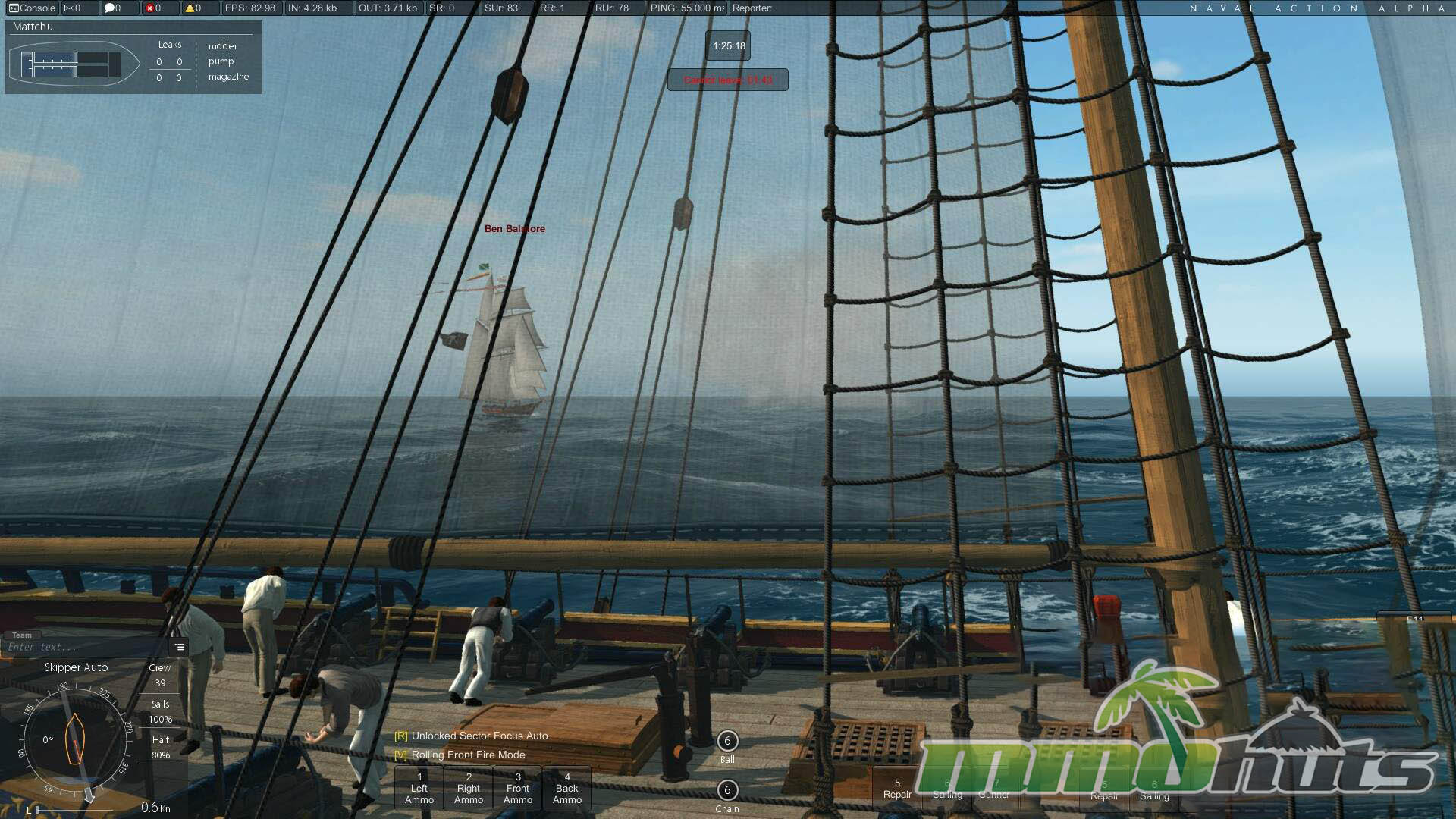Switch the Team chat channel tab
The width and height of the screenshot is (1456, 819).
click(x=22, y=635)
